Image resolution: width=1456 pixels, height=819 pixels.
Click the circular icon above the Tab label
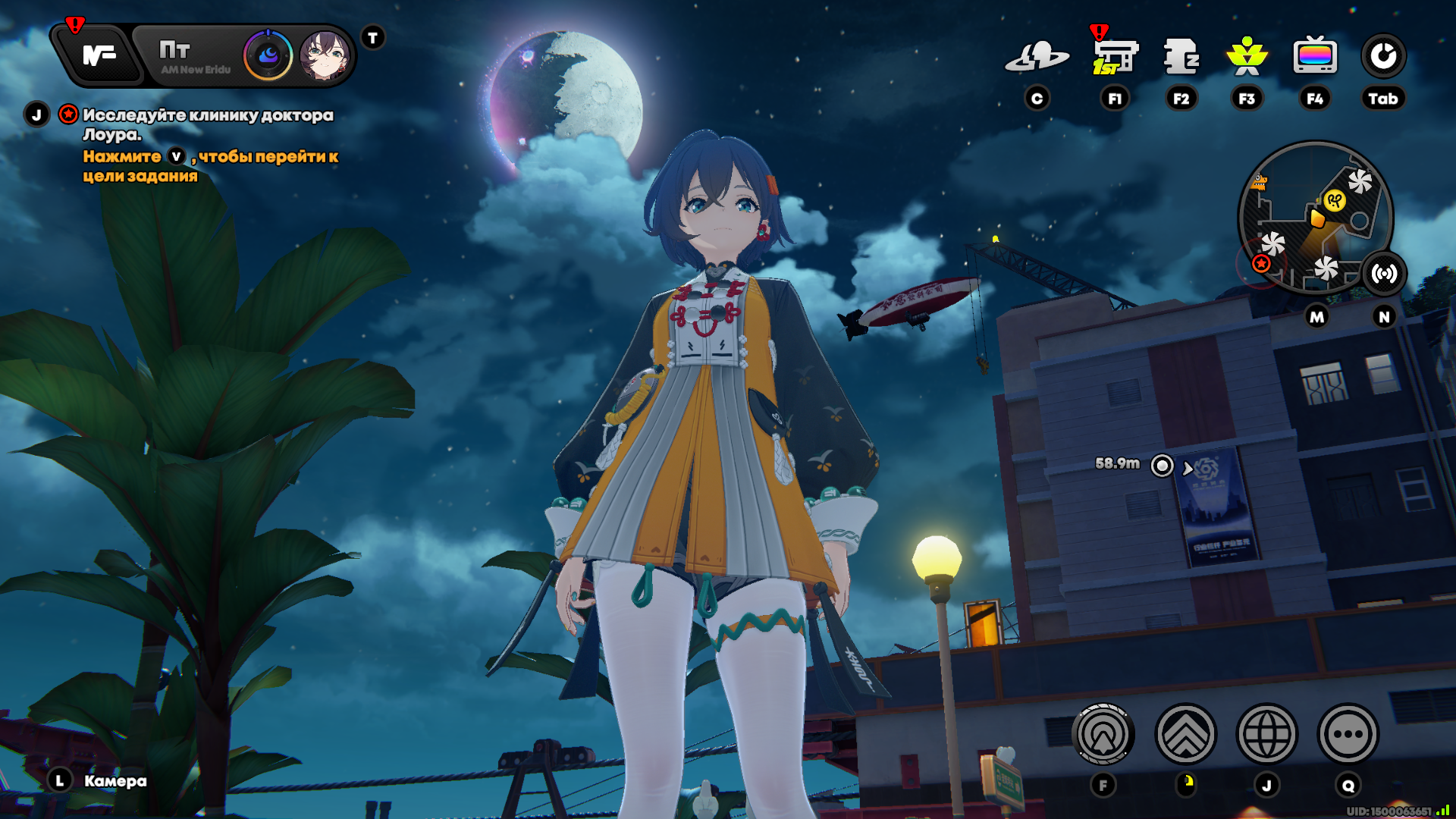(x=1383, y=57)
